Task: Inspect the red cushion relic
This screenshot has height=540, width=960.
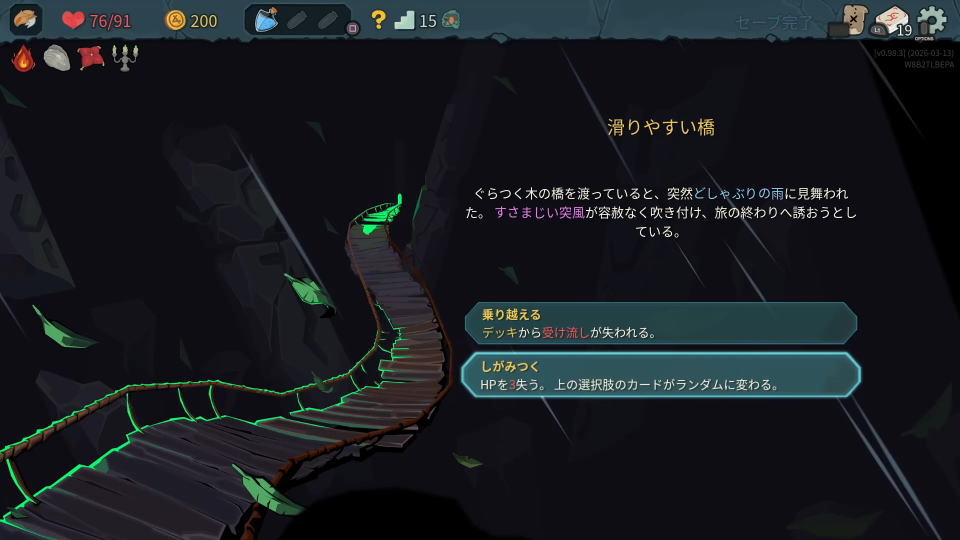Action: coord(90,58)
